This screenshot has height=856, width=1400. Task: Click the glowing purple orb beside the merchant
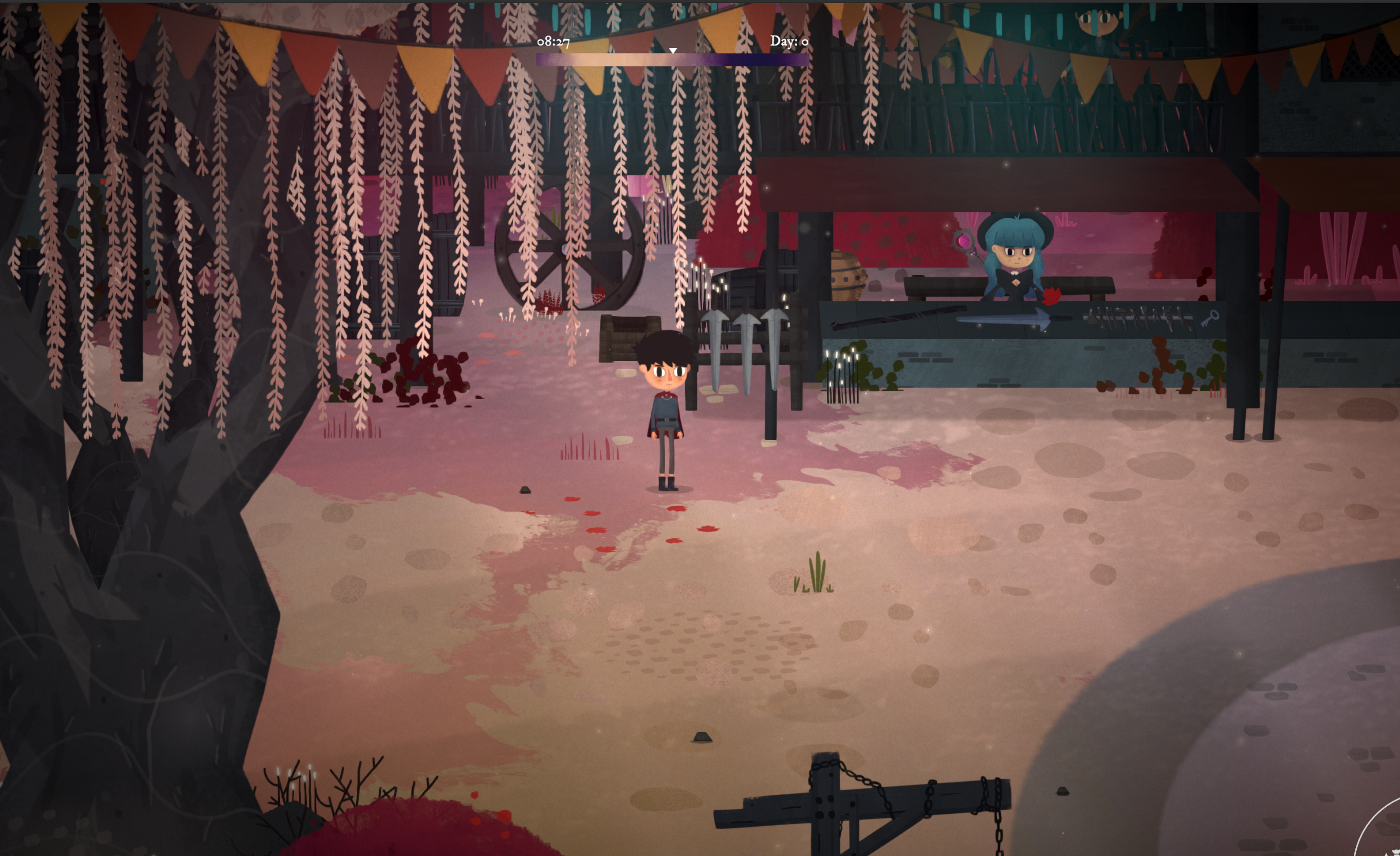click(964, 241)
